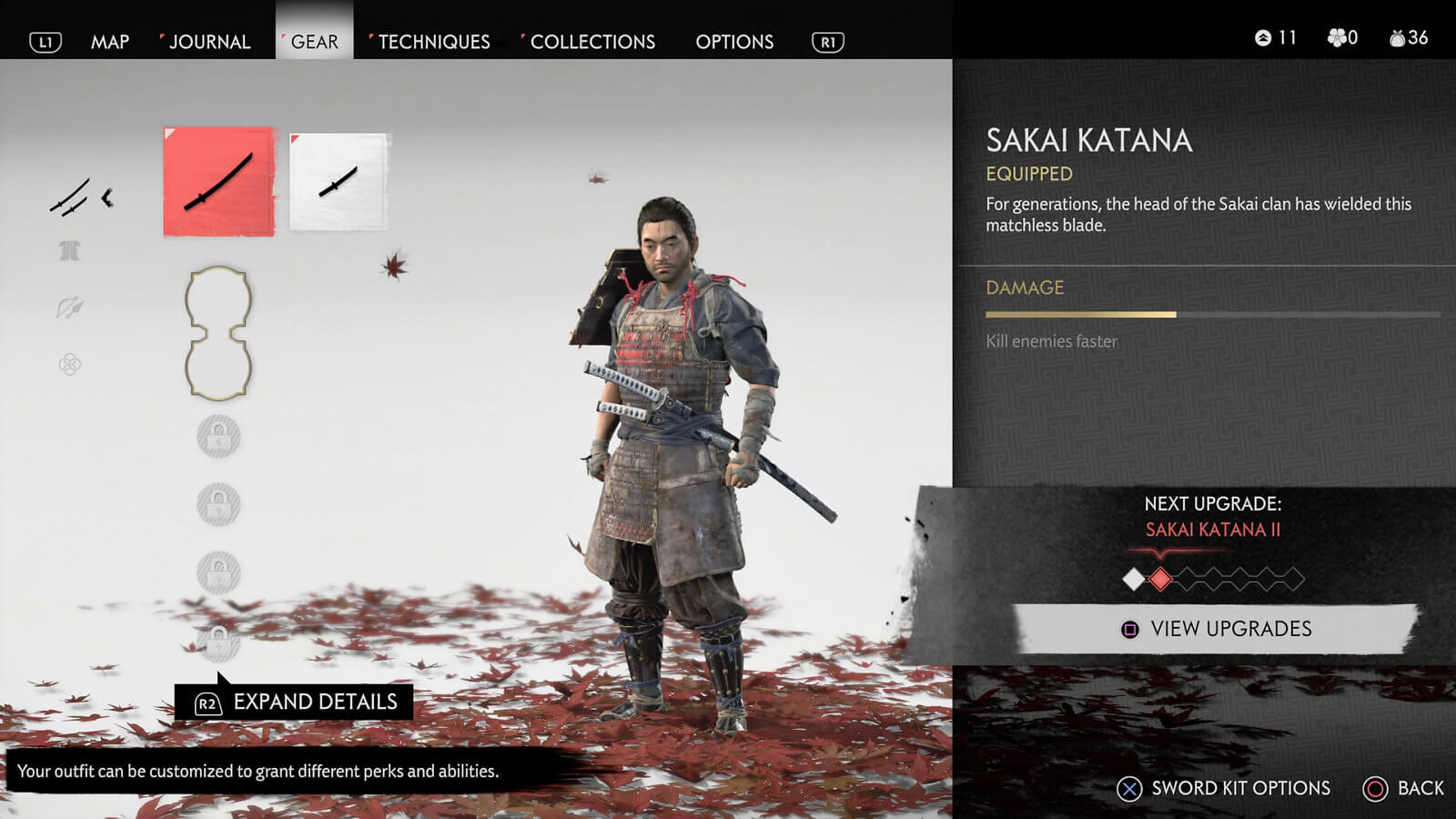Screen dimensions: 1456x819
Task: Open the Collections menu tab
Action: coord(592,41)
